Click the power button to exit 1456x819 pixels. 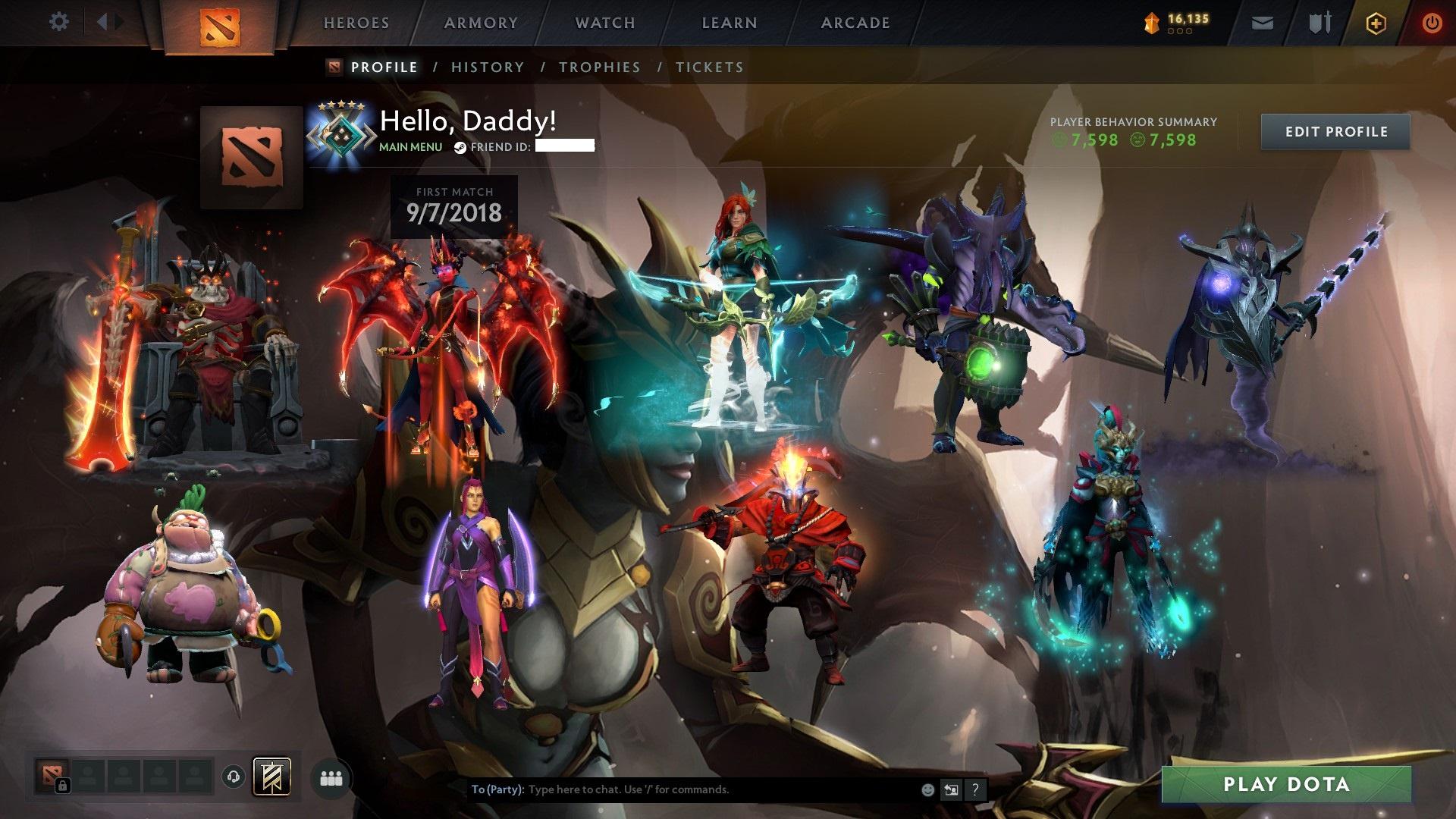click(x=1432, y=23)
